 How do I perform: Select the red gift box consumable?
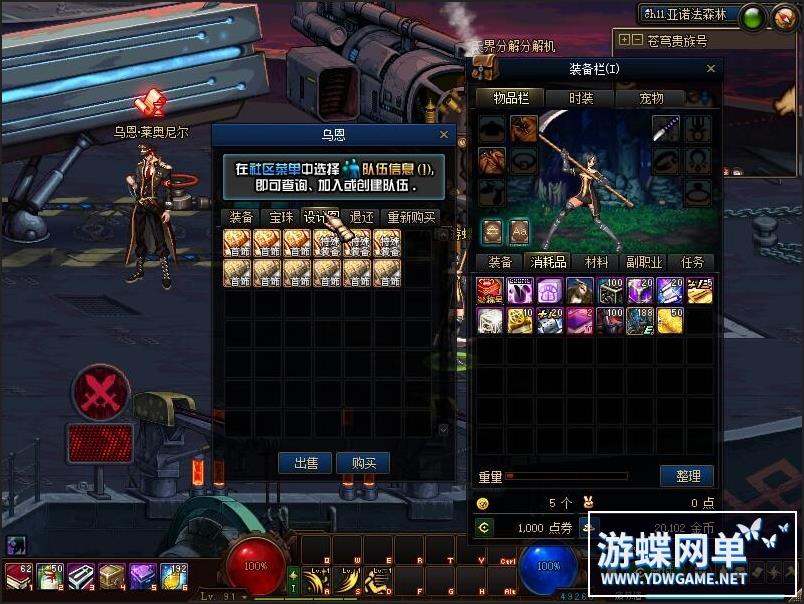[x=491, y=290]
